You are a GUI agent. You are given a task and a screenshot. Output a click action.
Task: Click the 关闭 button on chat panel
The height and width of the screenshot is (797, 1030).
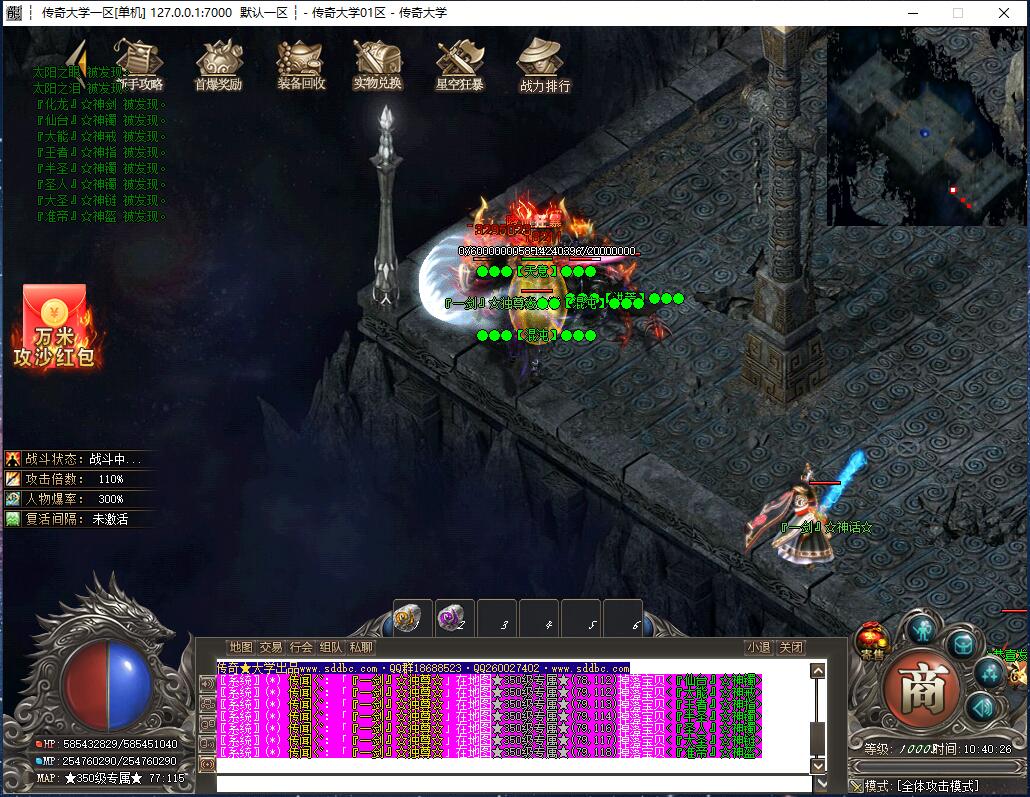[x=791, y=647]
